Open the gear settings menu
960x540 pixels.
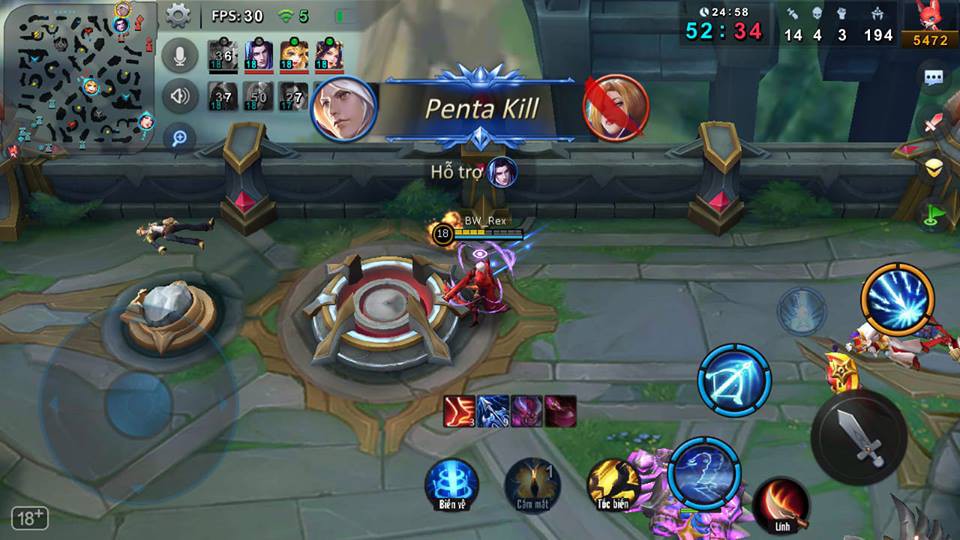178,15
